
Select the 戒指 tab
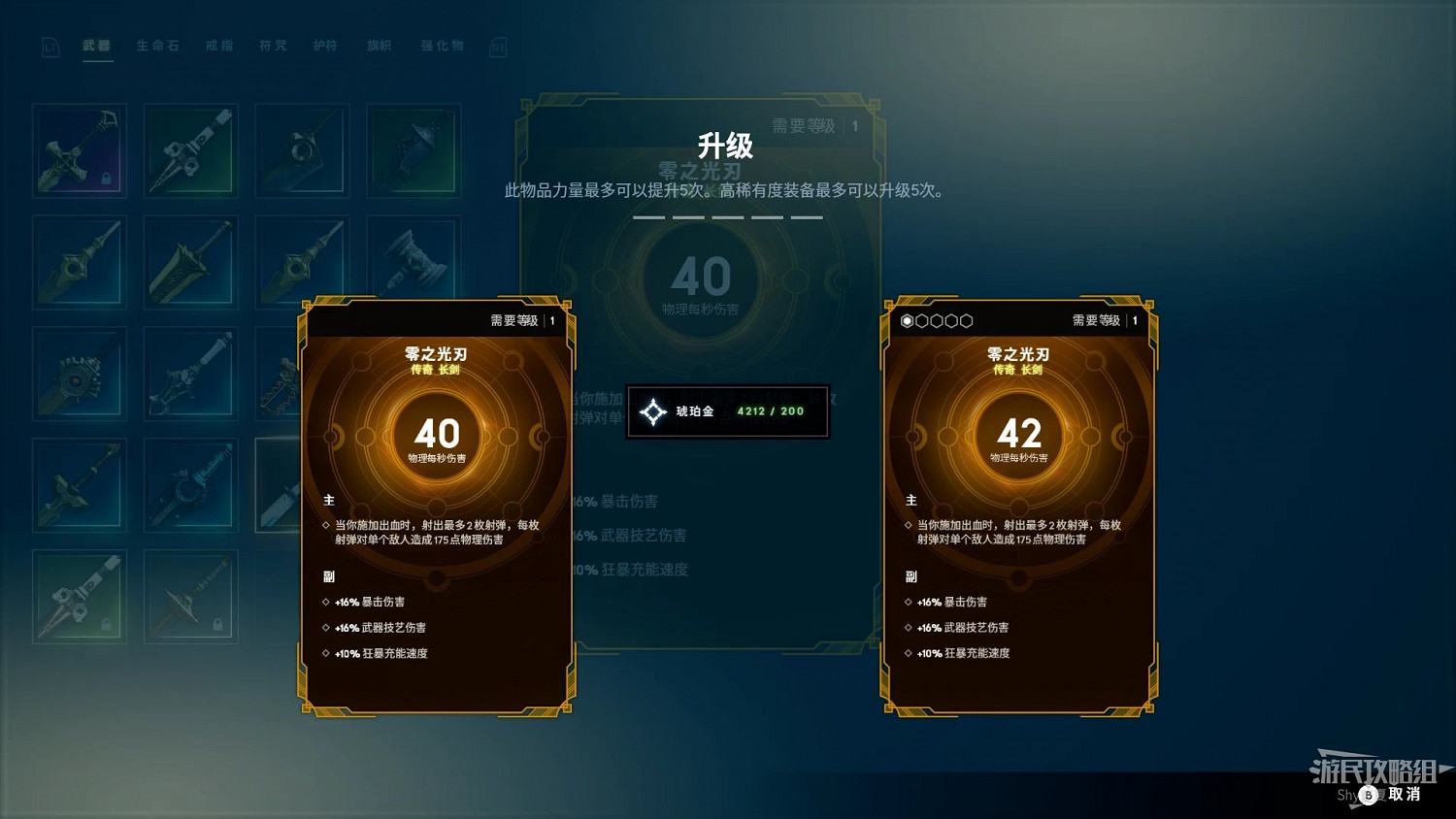tap(218, 46)
